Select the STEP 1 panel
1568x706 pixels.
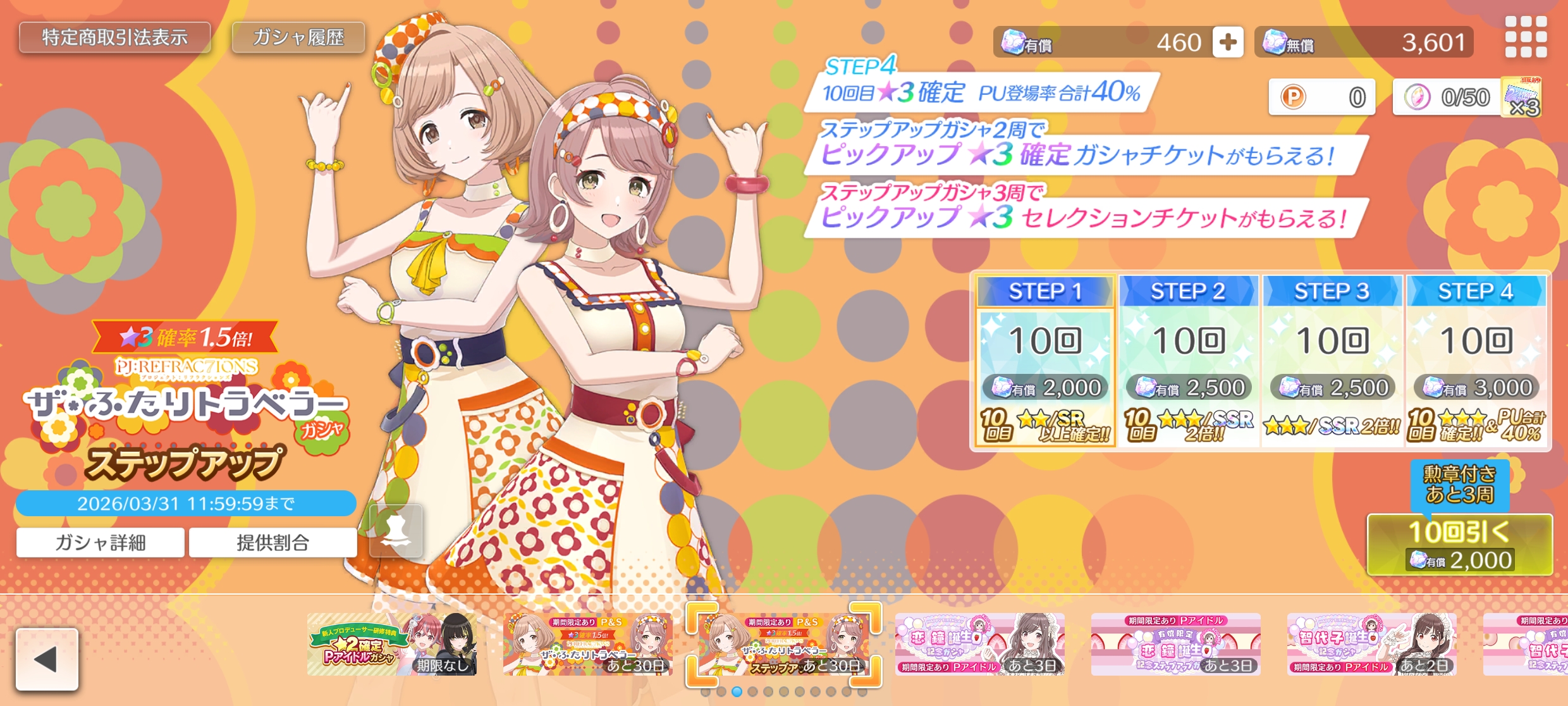1044,361
